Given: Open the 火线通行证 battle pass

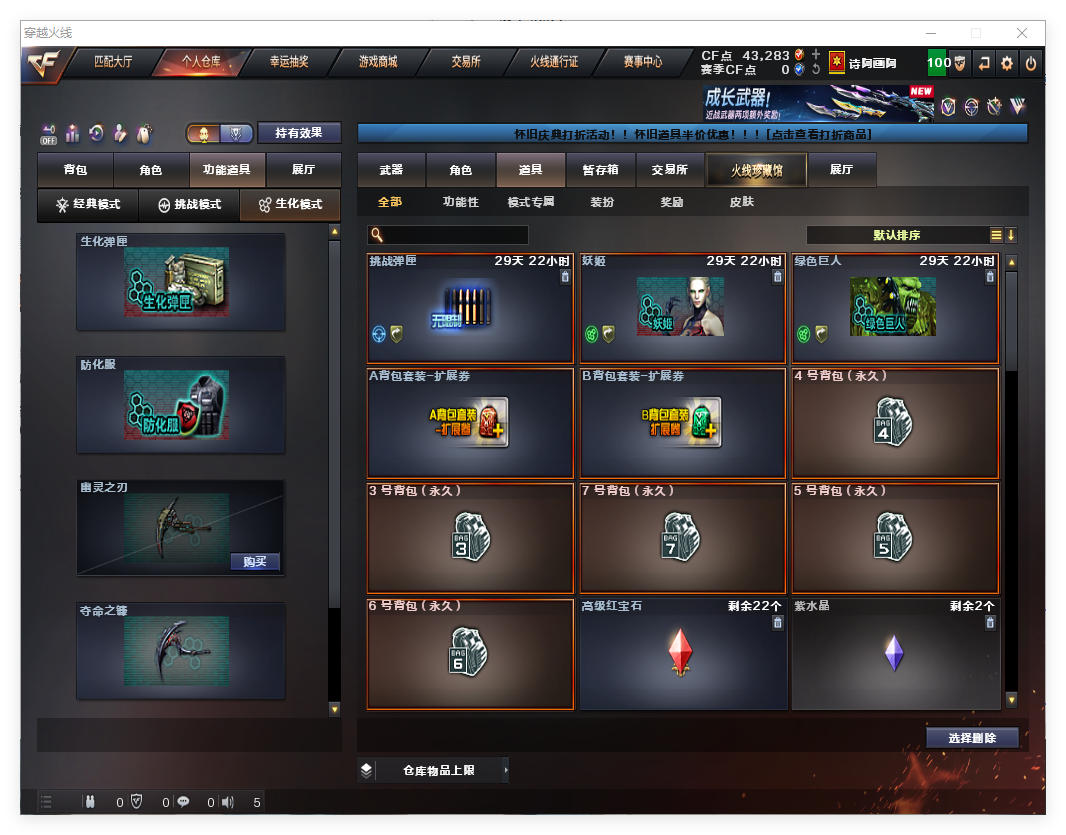Looking at the screenshot, I should pyautogui.click(x=554, y=62).
